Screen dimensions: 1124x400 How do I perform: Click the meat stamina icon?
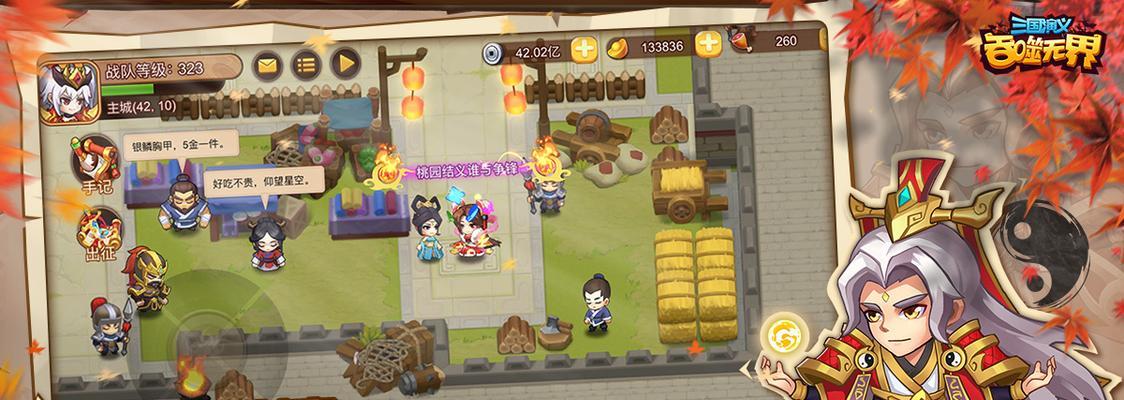pyautogui.click(x=741, y=40)
